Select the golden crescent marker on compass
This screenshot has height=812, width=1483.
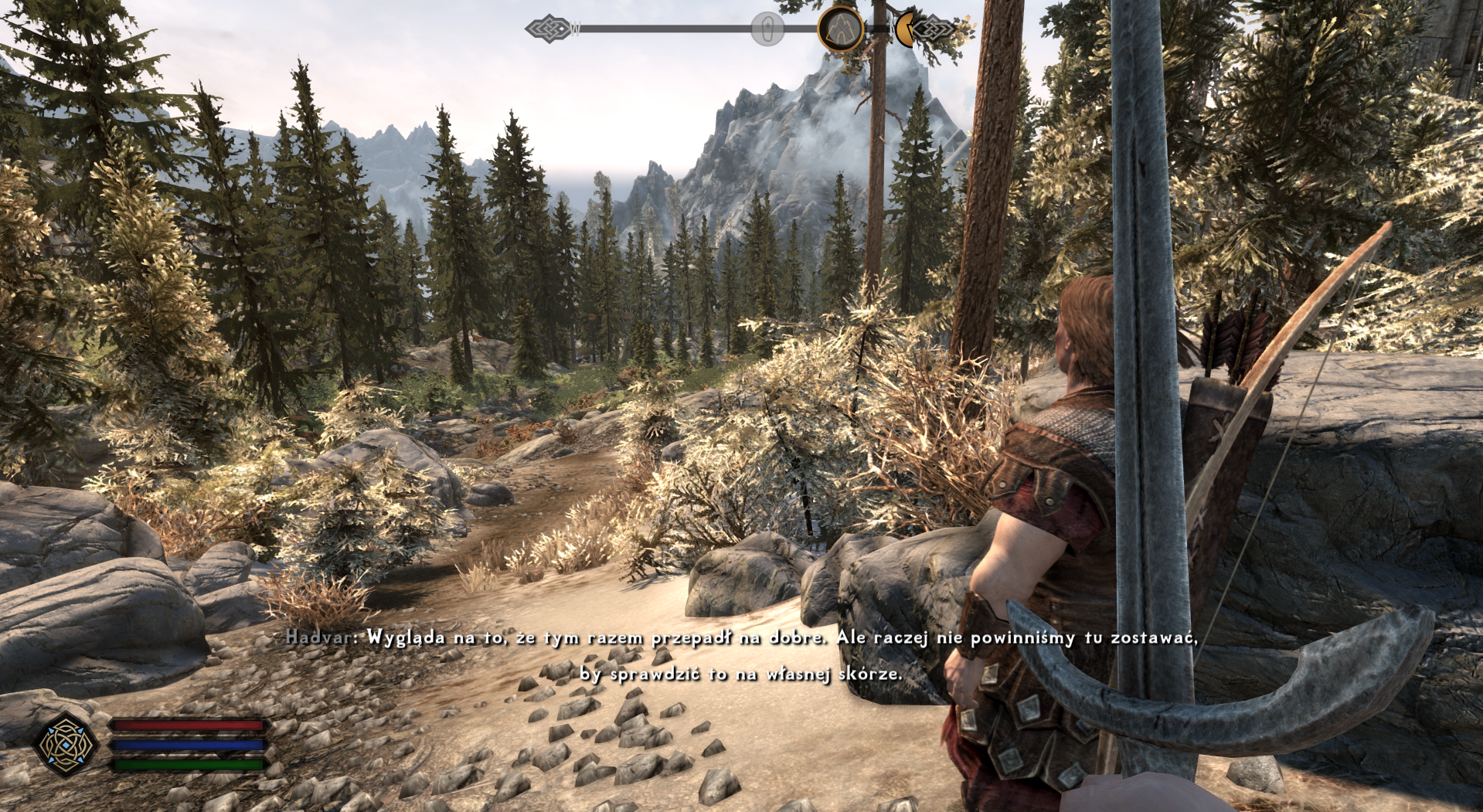pos(903,29)
